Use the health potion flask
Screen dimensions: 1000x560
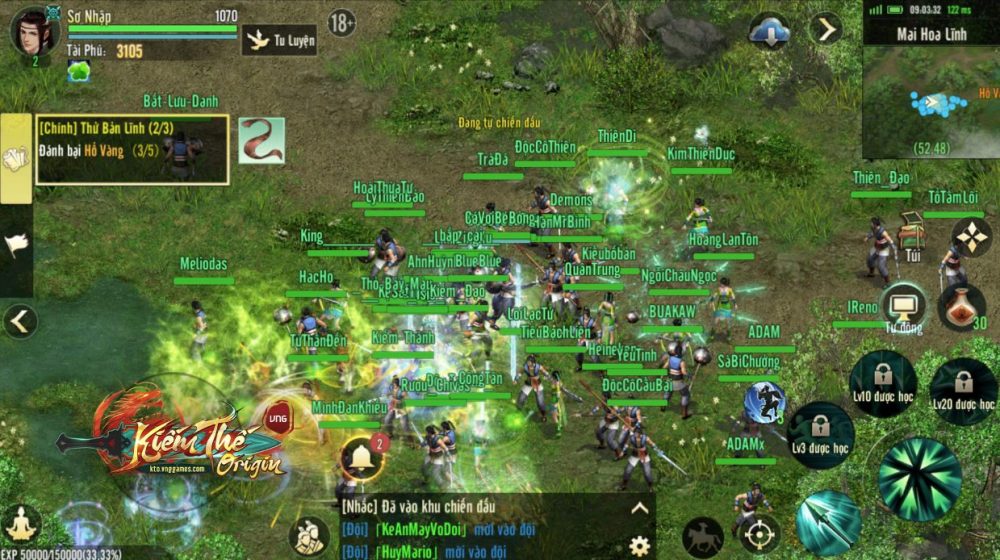point(962,306)
